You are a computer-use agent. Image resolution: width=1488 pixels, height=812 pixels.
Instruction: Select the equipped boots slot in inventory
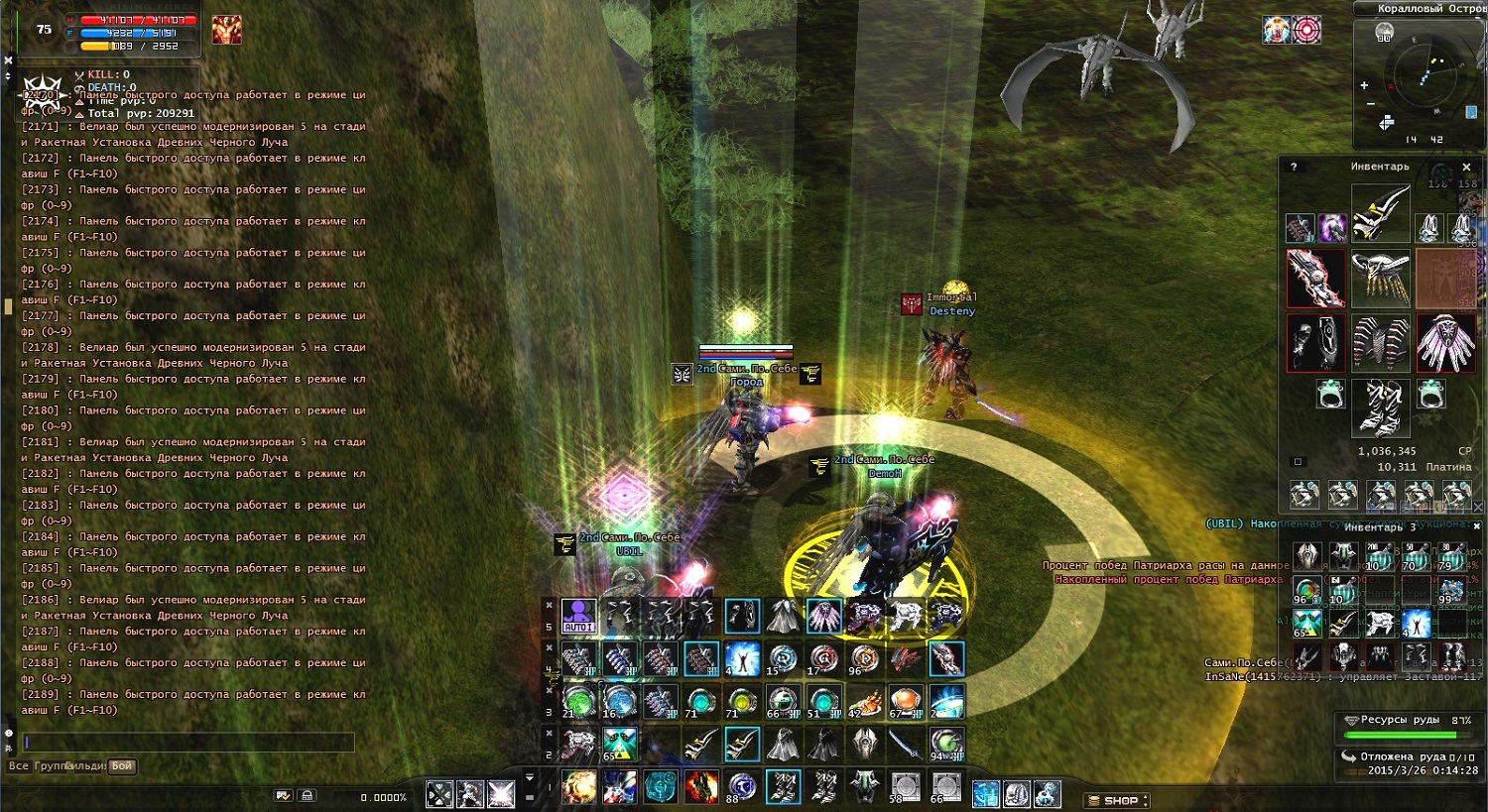1380,408
